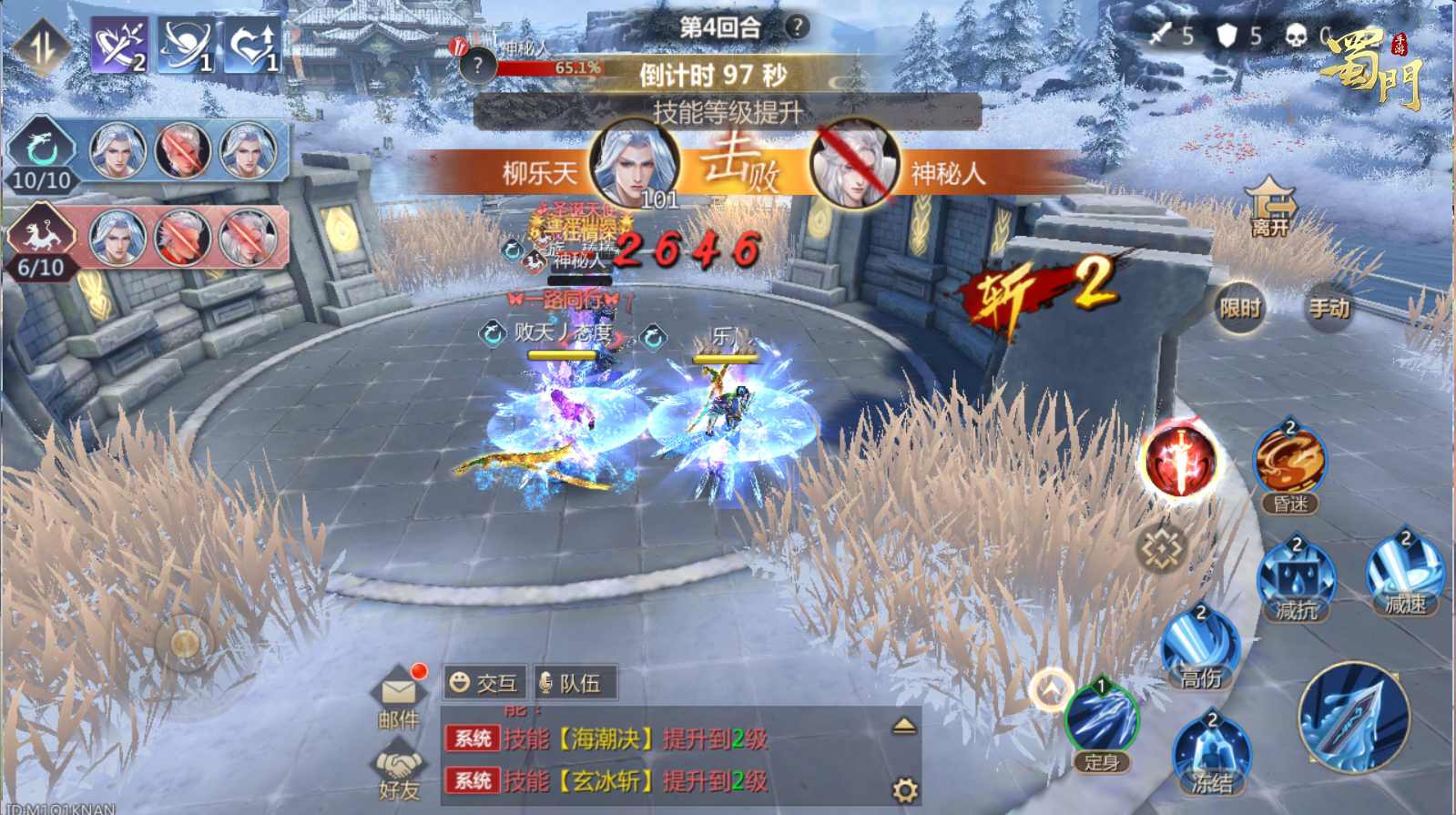Open the 交互 interaction chat tab
This screenshot has height=815, width=1456.
pyautogui.click(x=484, y=683)
